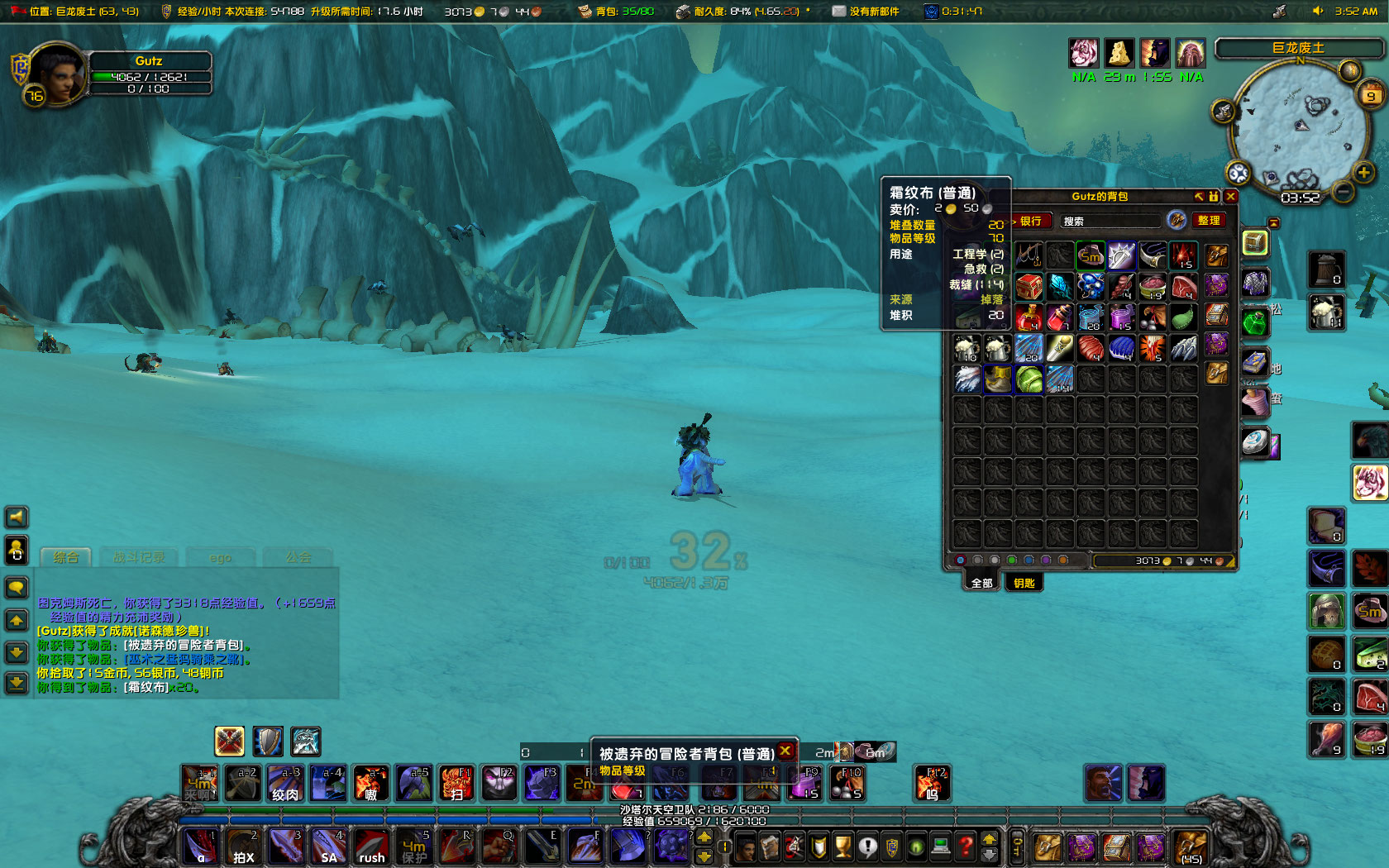1389x868 pixels.
Task: Select the 全部 tab under the bag
Action: pyautogui.click(x=981, y=583)
